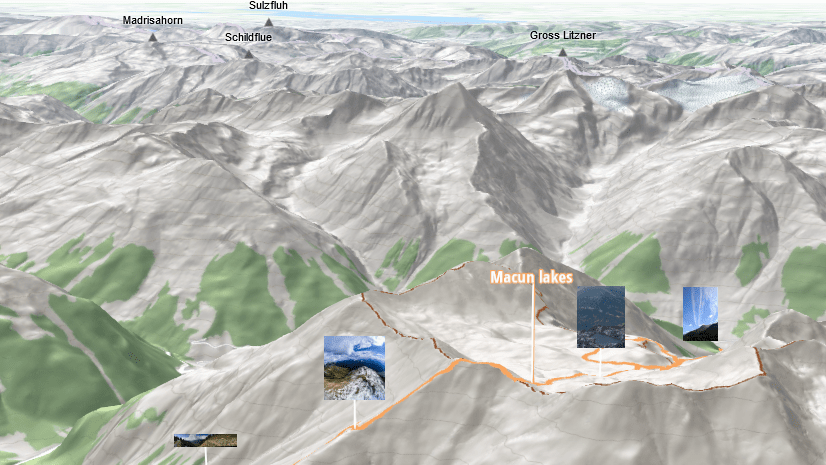The width and height of the screenshot is (826, 465).
Task: Select the Gross Litzner peak marker
Action: pos(563,52)
